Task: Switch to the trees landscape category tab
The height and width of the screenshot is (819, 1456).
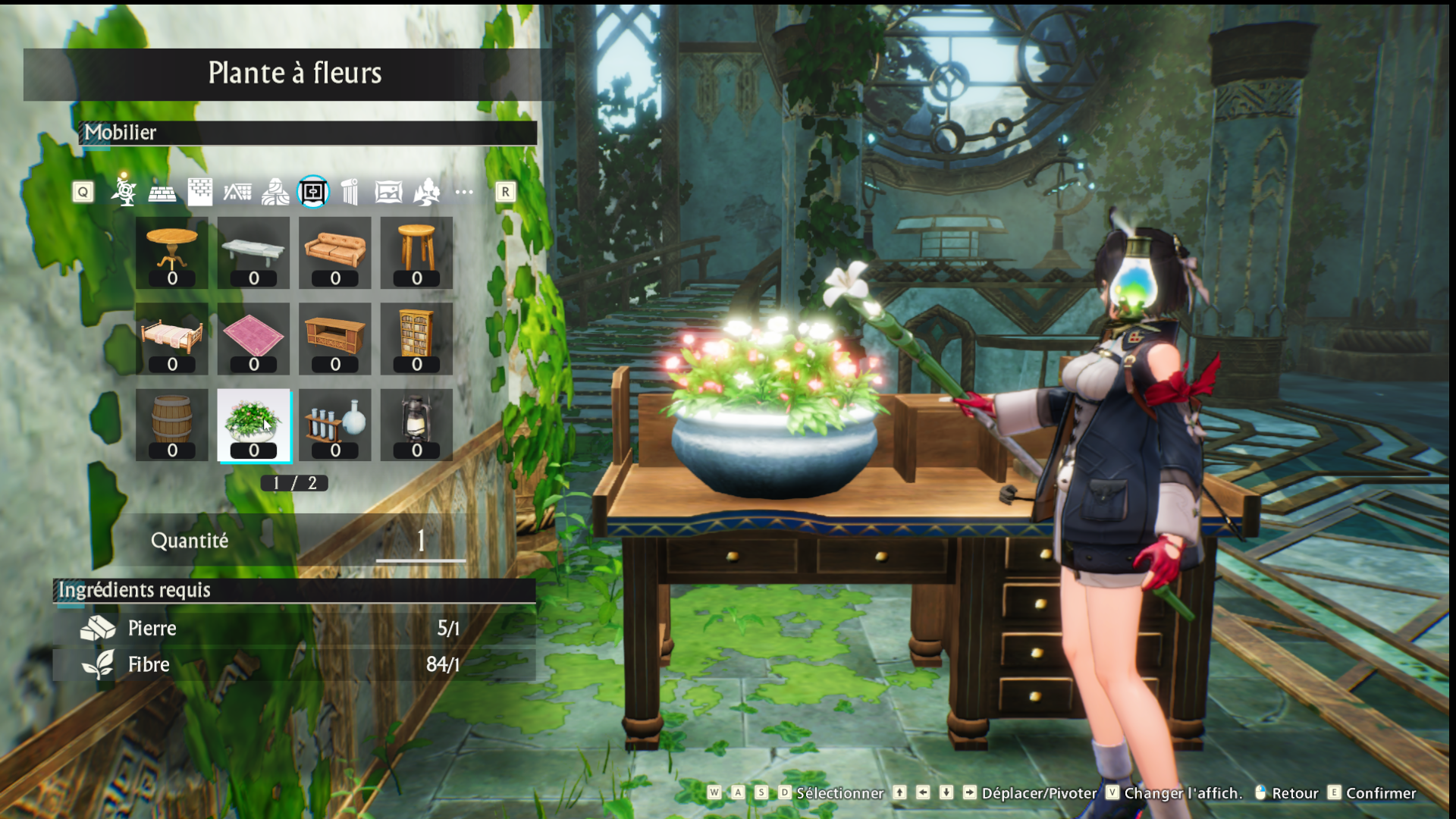Action: pyautogui.click(x=426, y=193)
